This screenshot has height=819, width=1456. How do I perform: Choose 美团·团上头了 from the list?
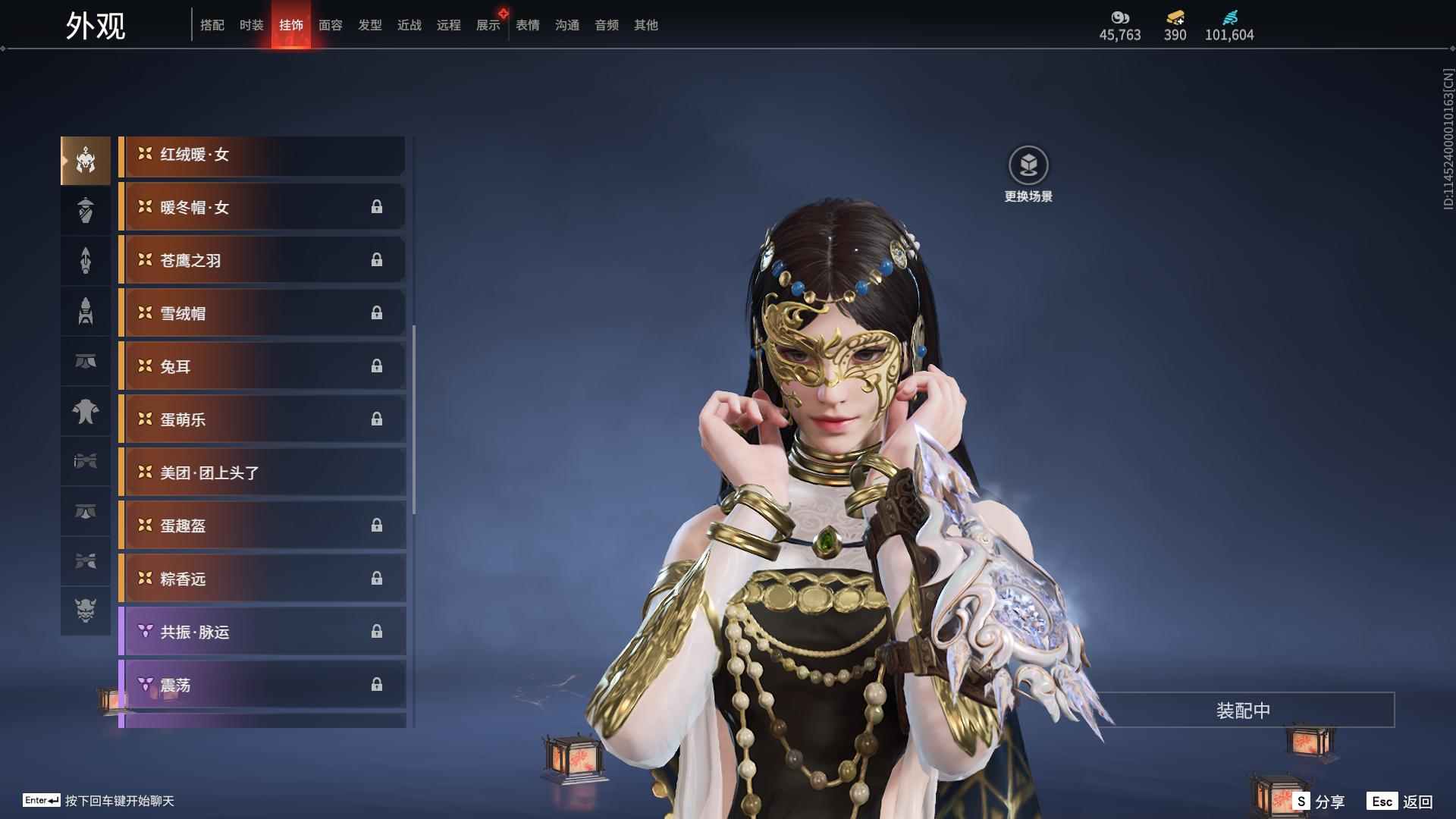(262, 473)
